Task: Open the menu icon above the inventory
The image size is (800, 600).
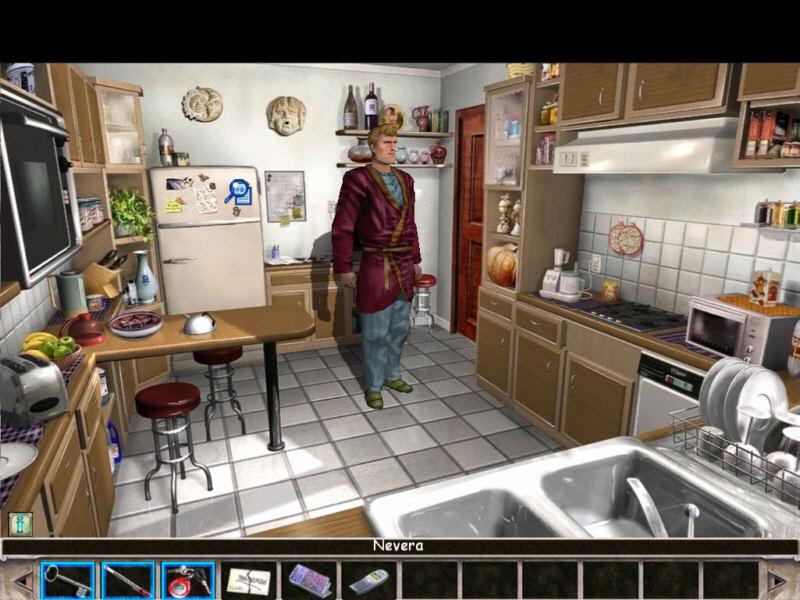Action: [20, 523]
